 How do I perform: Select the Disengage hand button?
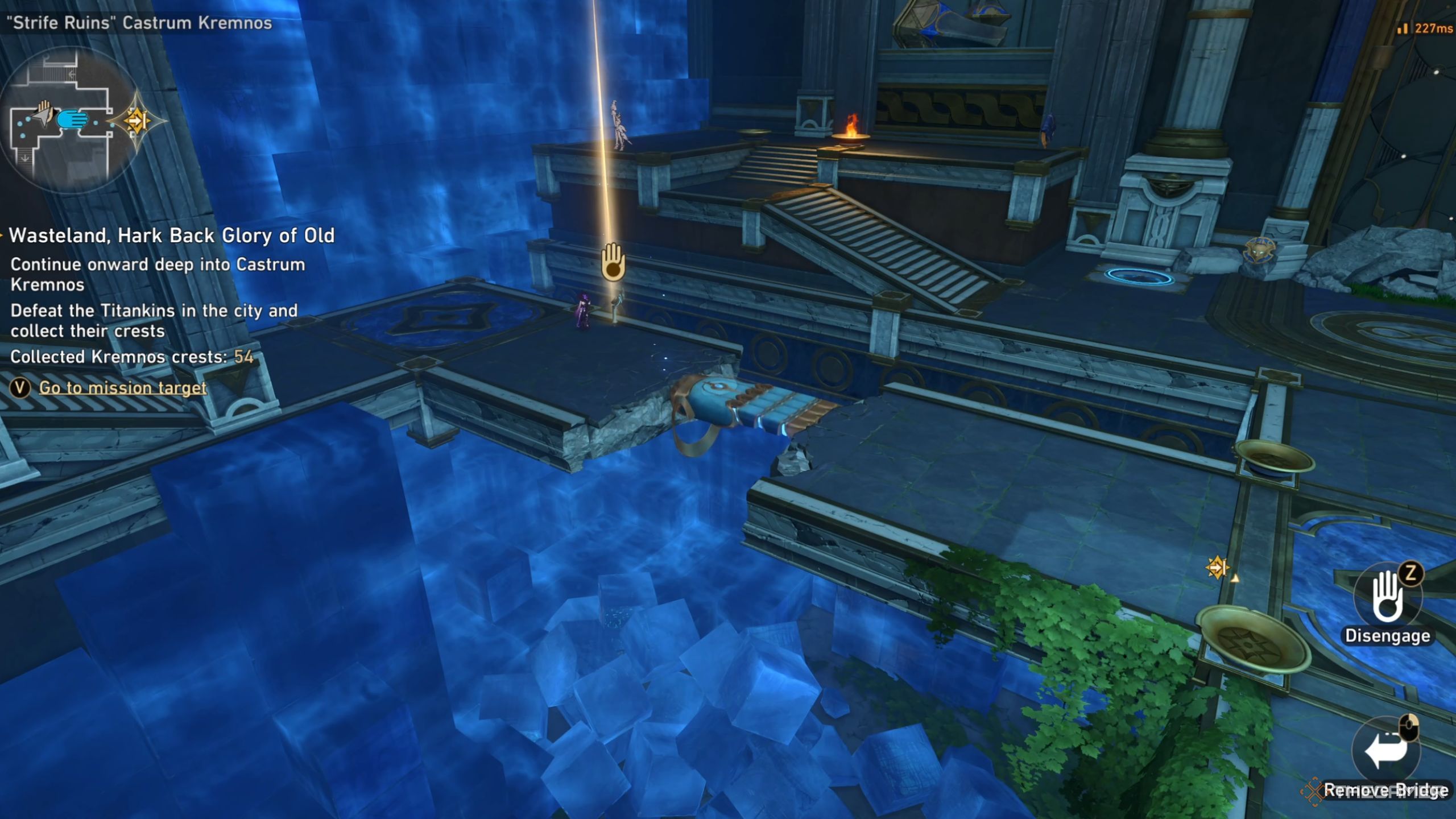(1387, 599)
